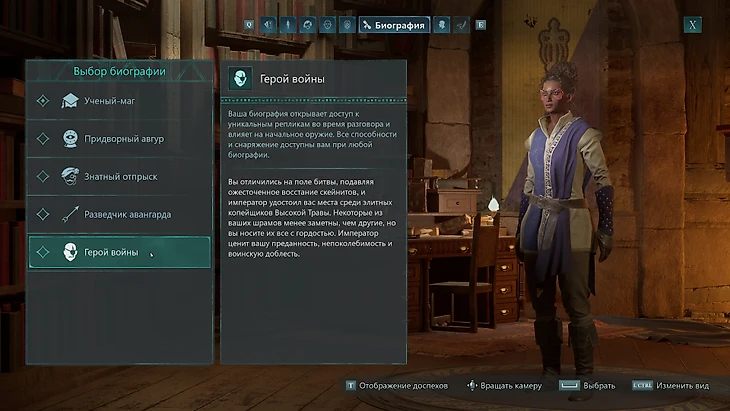730x411 pixels.
Task: Switch to the body silhouette tab
Action: pos(287,25)
